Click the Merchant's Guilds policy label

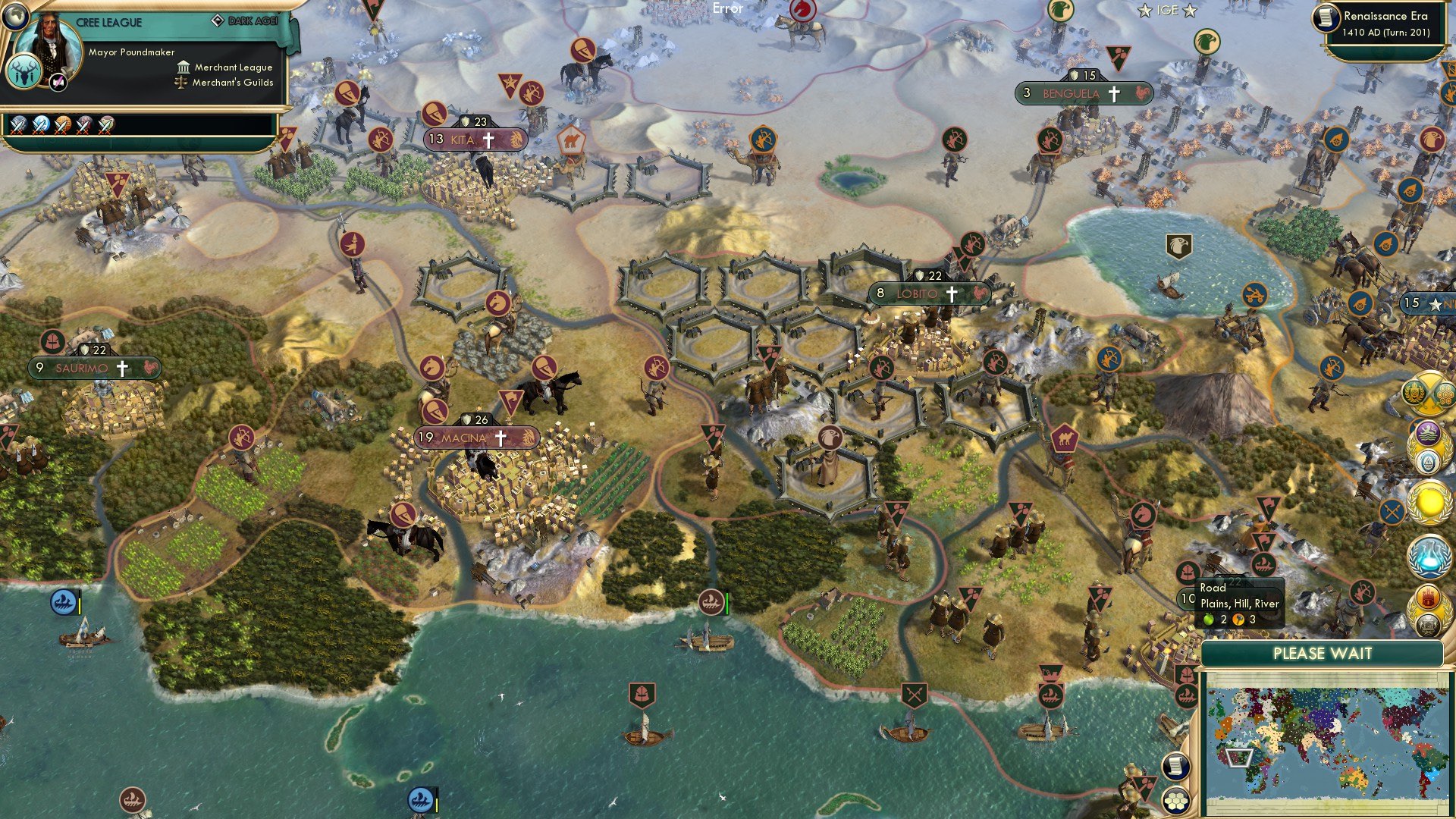[232, 83]
